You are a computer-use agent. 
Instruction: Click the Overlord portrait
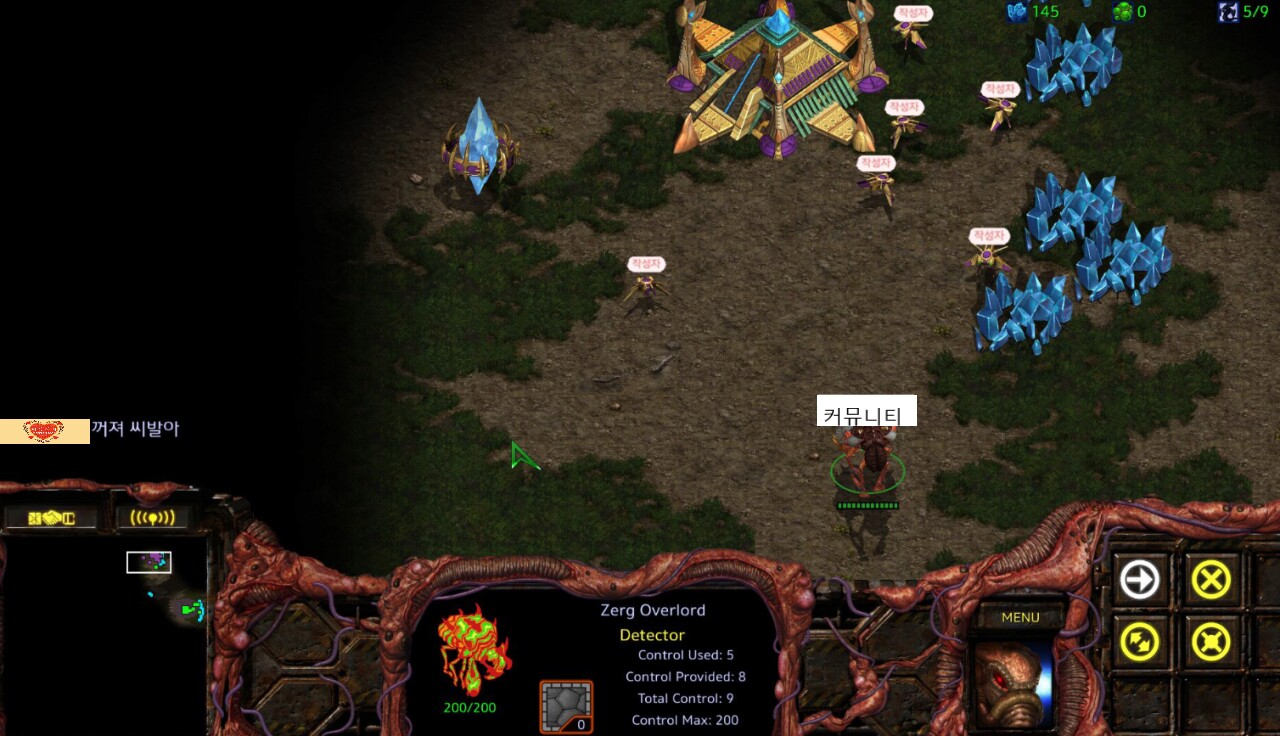point(1012,683)
